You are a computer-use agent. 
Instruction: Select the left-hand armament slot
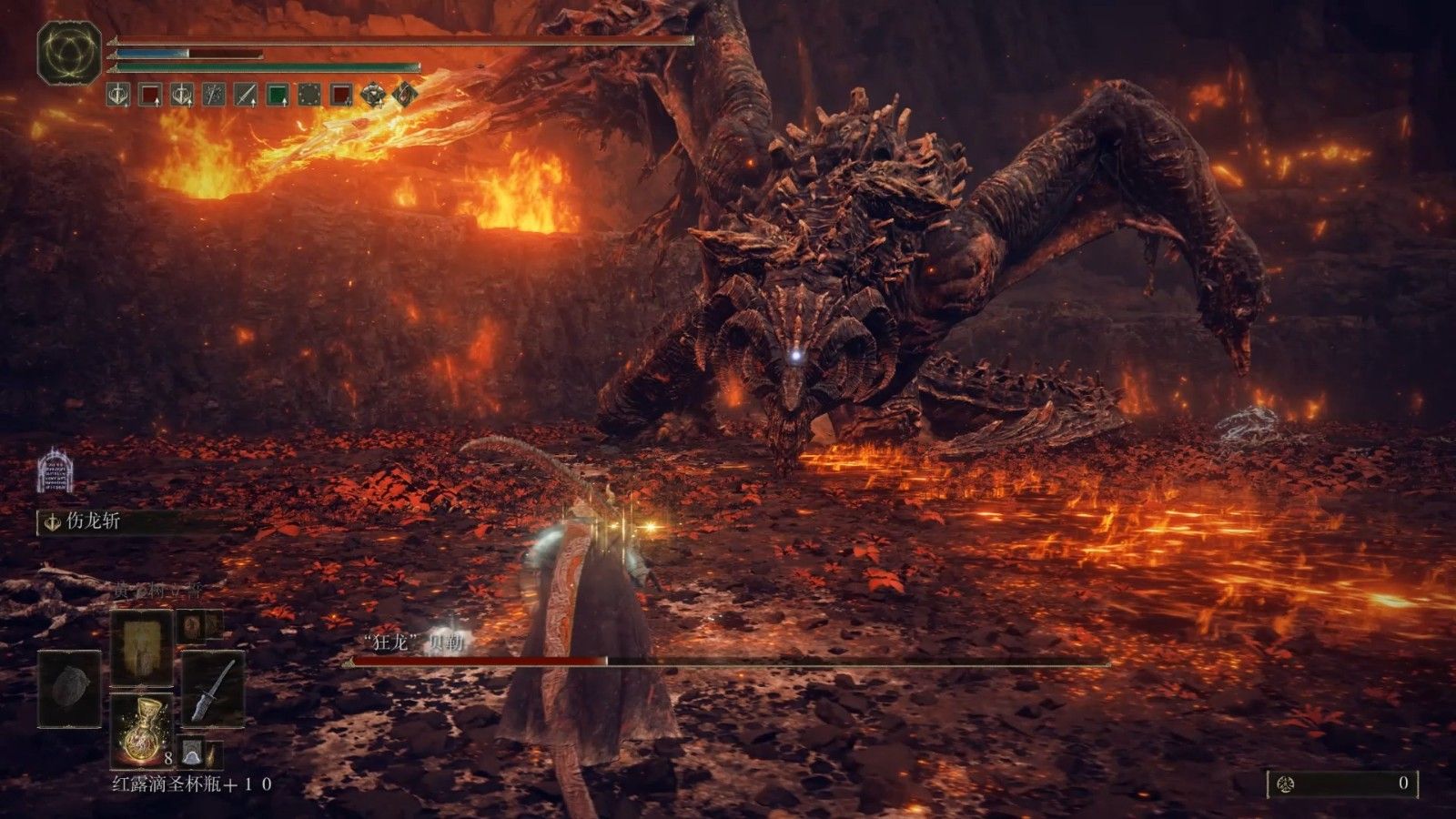click(x=69, y=688)
